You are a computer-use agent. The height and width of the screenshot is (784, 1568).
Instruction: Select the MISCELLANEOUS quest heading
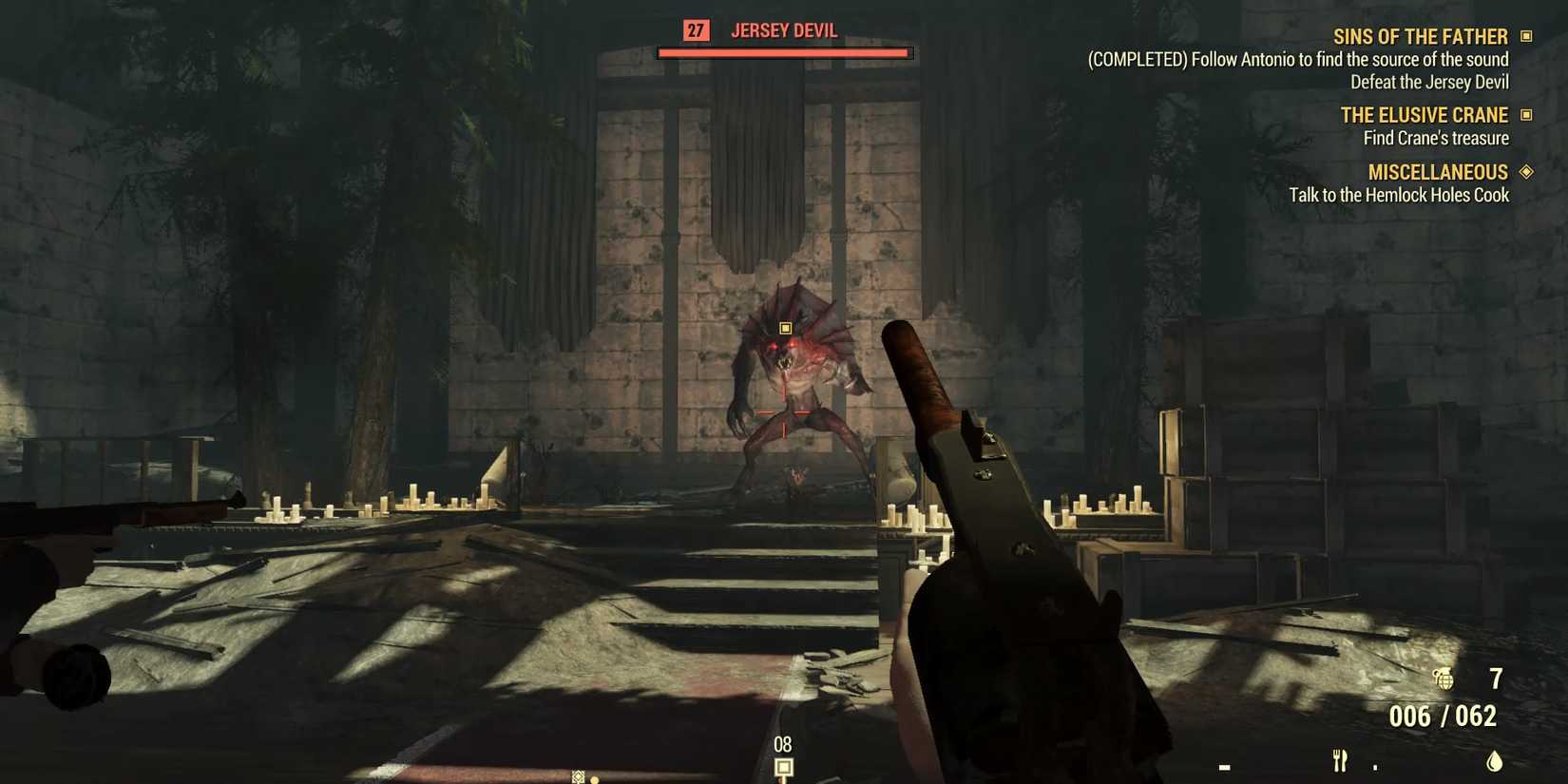click(1438, 172)
